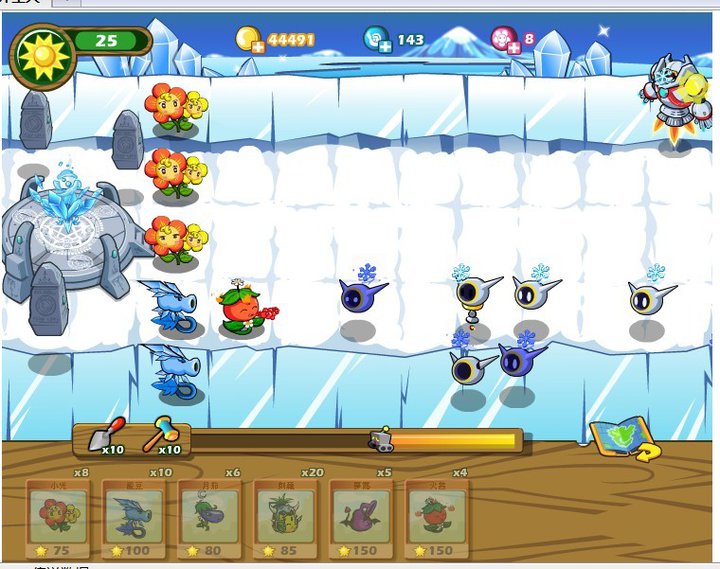Select the shovel tool
The image size is (720, 569).
(x=107, y=435)
